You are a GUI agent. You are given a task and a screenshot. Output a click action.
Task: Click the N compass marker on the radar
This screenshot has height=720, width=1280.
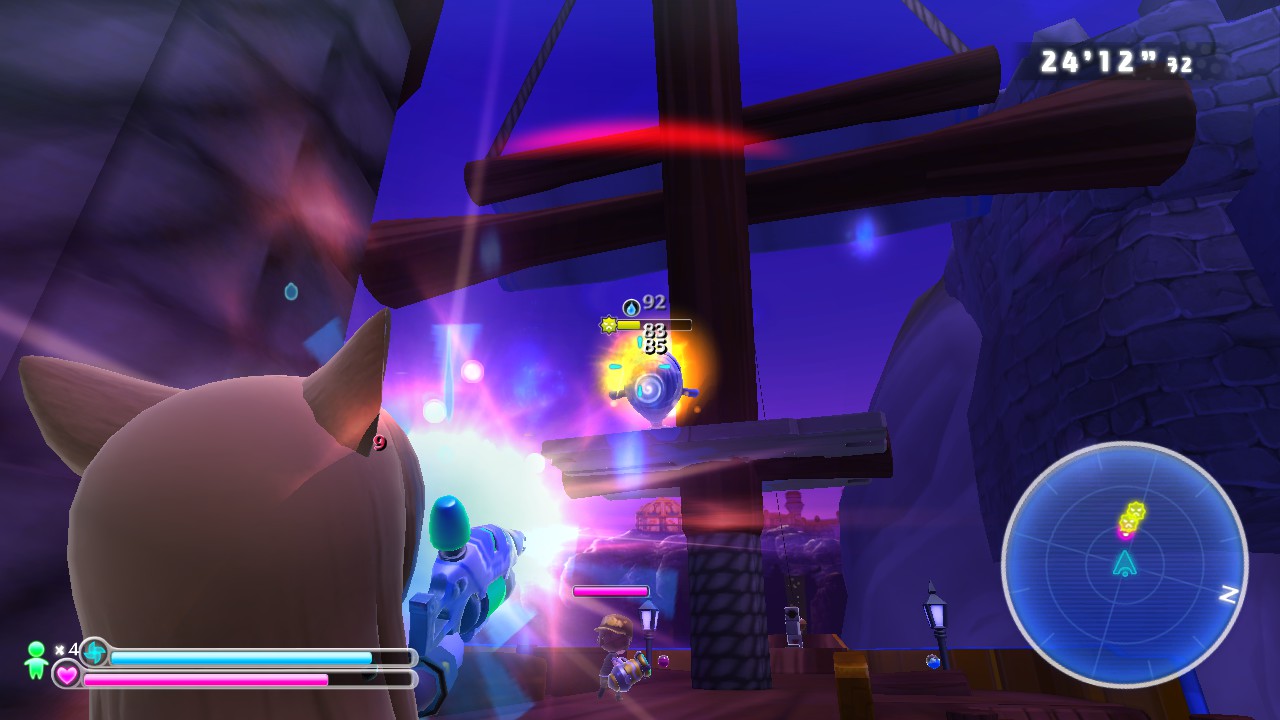pos(1229,595)
